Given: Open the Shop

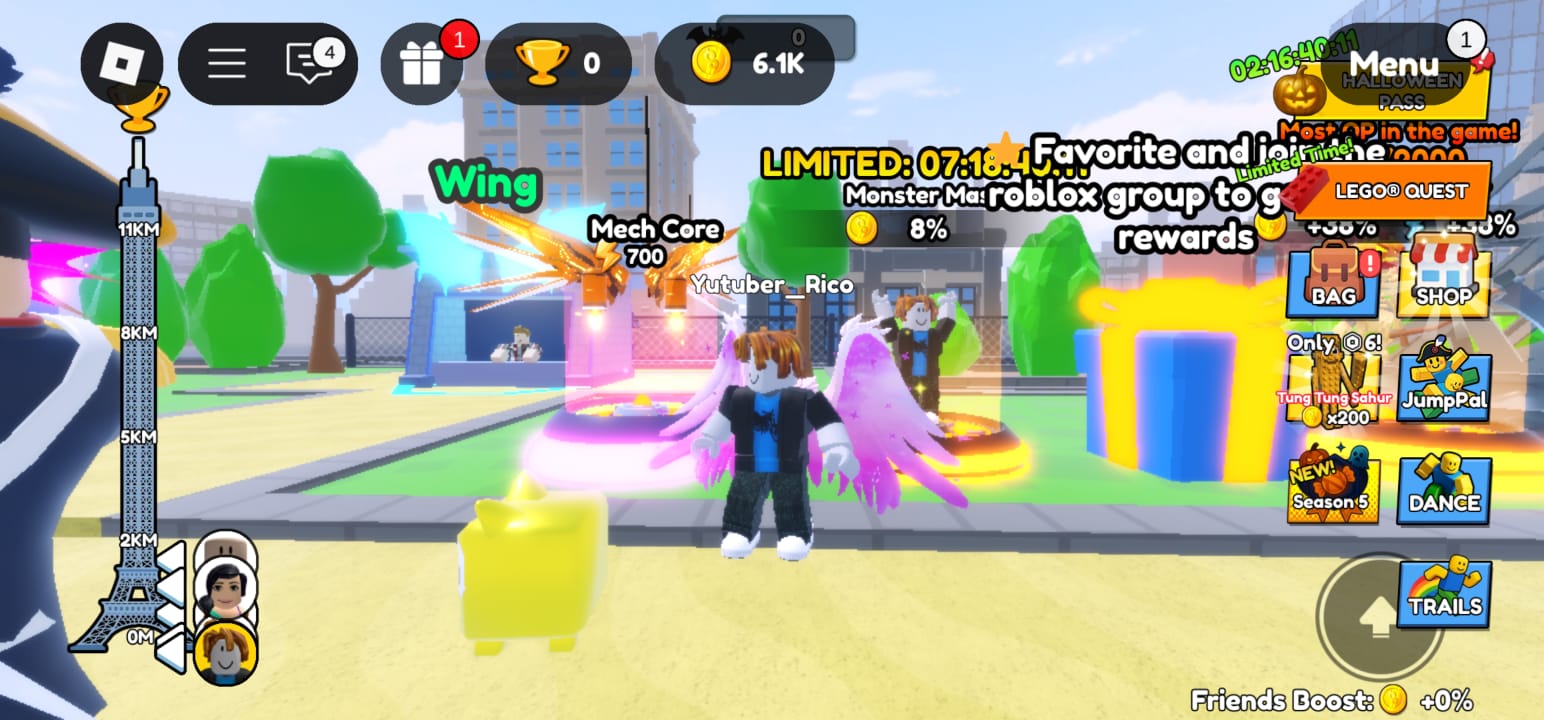Looking at the screenshot, I should click(x=1443, y=282).
